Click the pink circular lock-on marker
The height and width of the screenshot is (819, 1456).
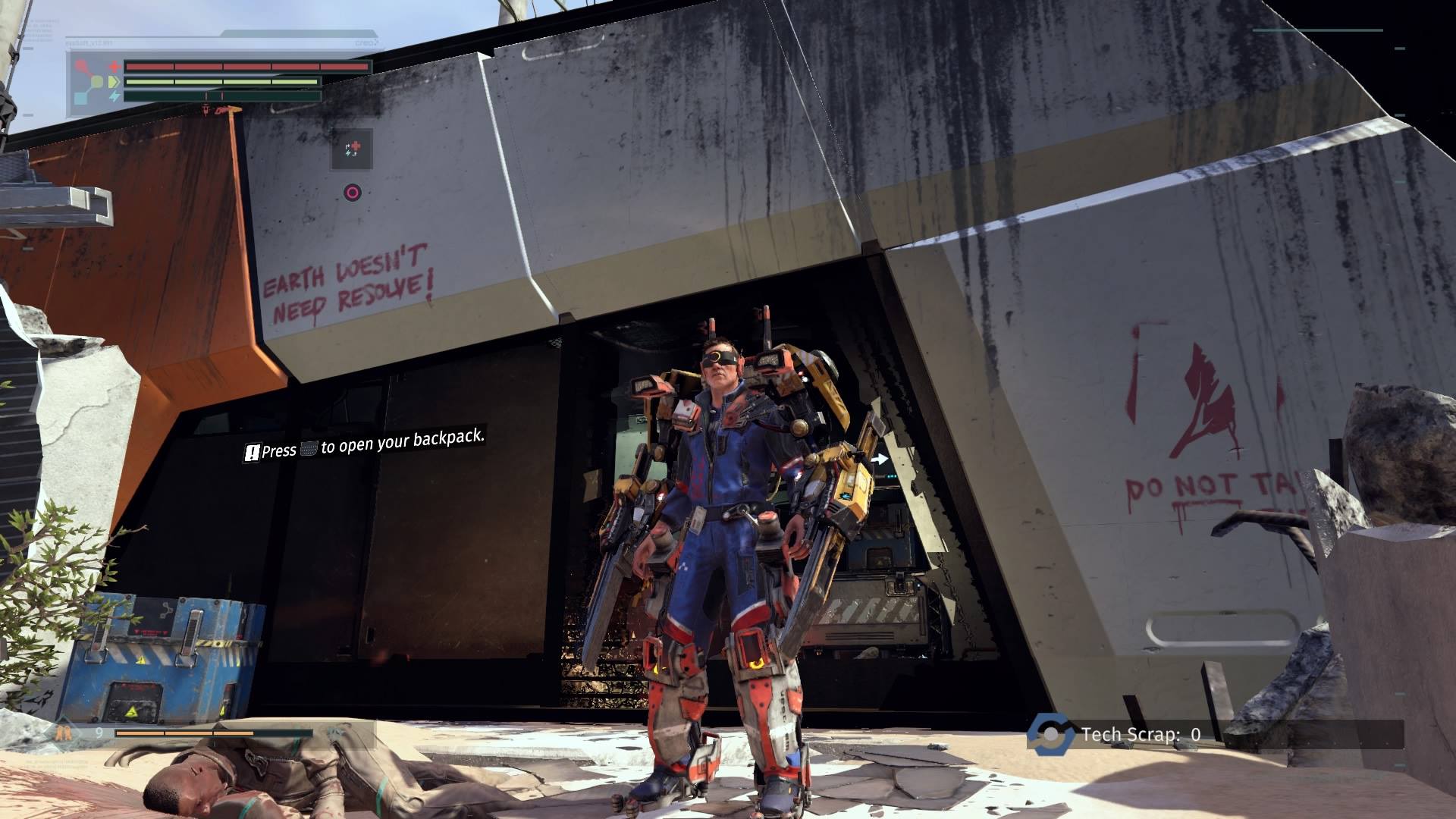(352, 193)
